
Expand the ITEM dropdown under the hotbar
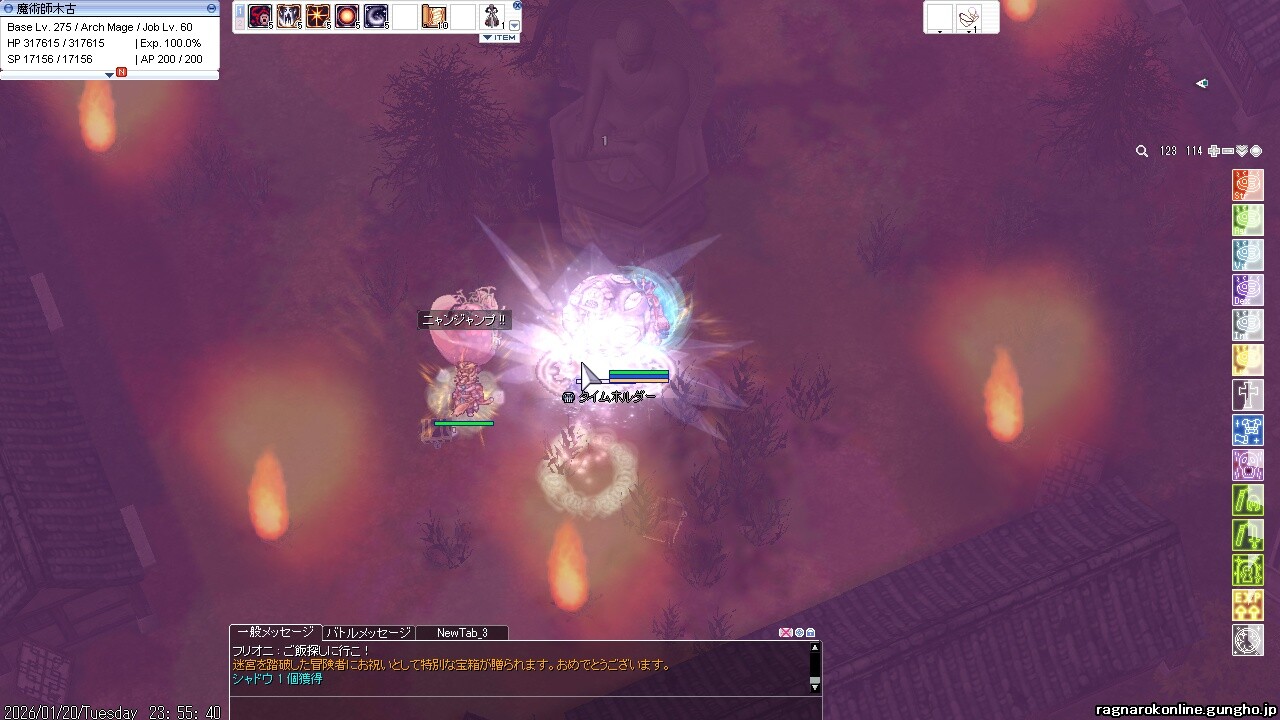[x=499, y=38]
